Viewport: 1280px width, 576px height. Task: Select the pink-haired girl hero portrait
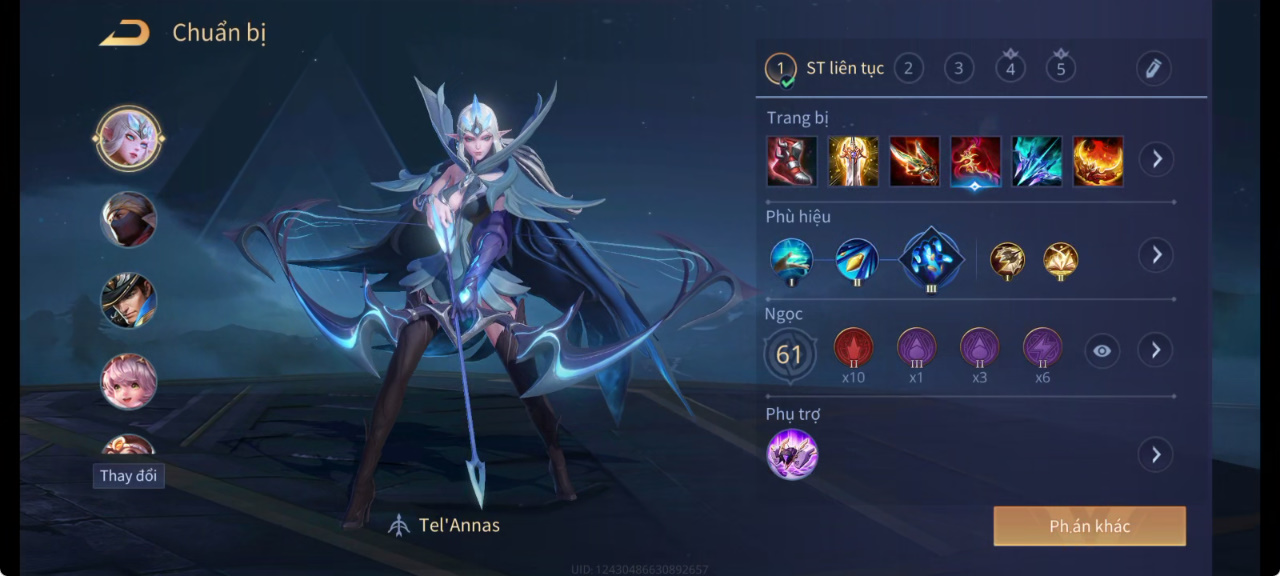coord(129,381)
